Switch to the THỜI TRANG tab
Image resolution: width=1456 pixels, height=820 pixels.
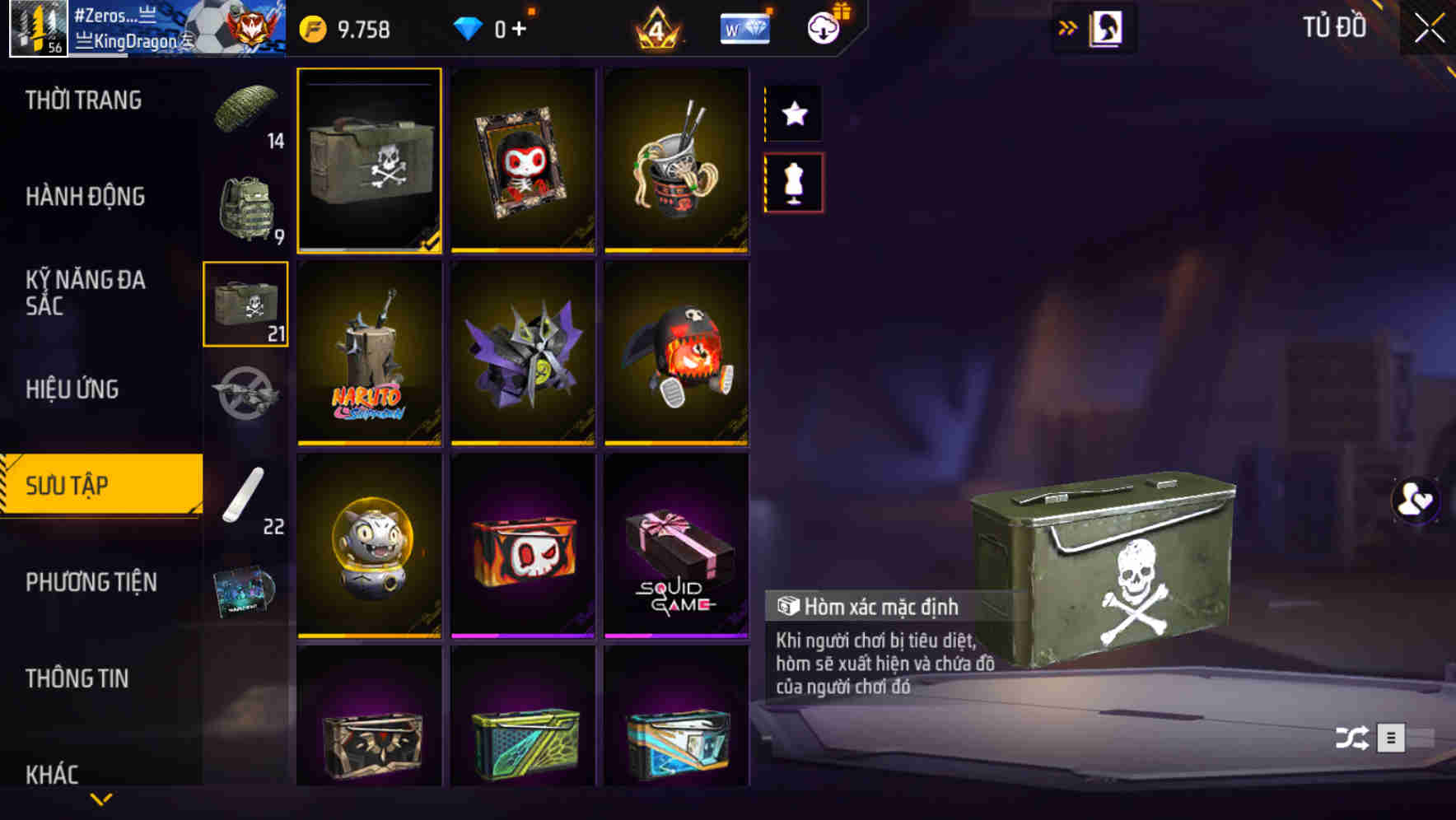point(82,100)
